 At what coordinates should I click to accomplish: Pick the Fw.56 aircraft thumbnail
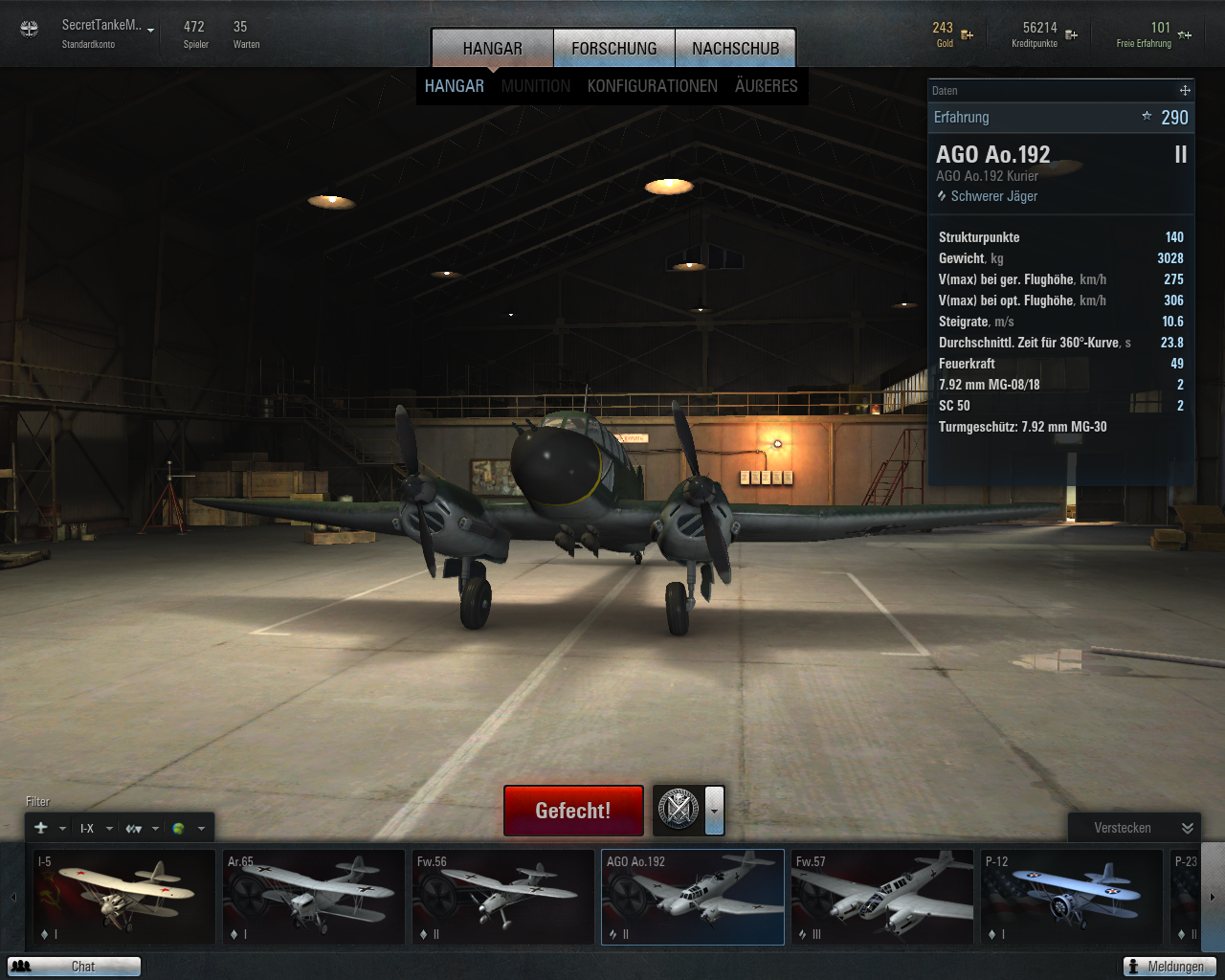tap(503, 897)
